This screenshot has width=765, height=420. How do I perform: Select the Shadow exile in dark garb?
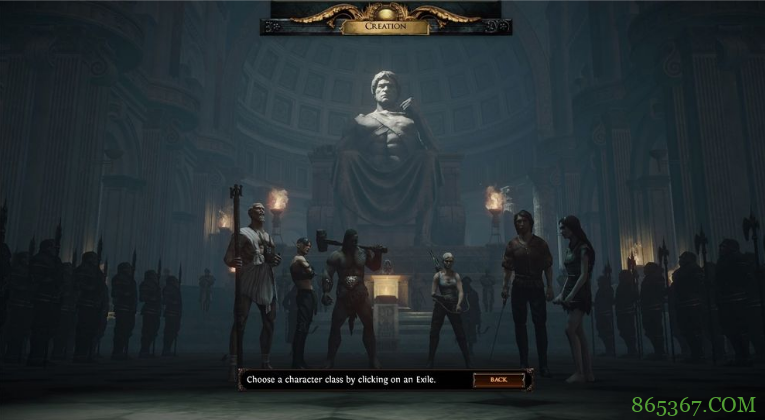click(302, 295)
